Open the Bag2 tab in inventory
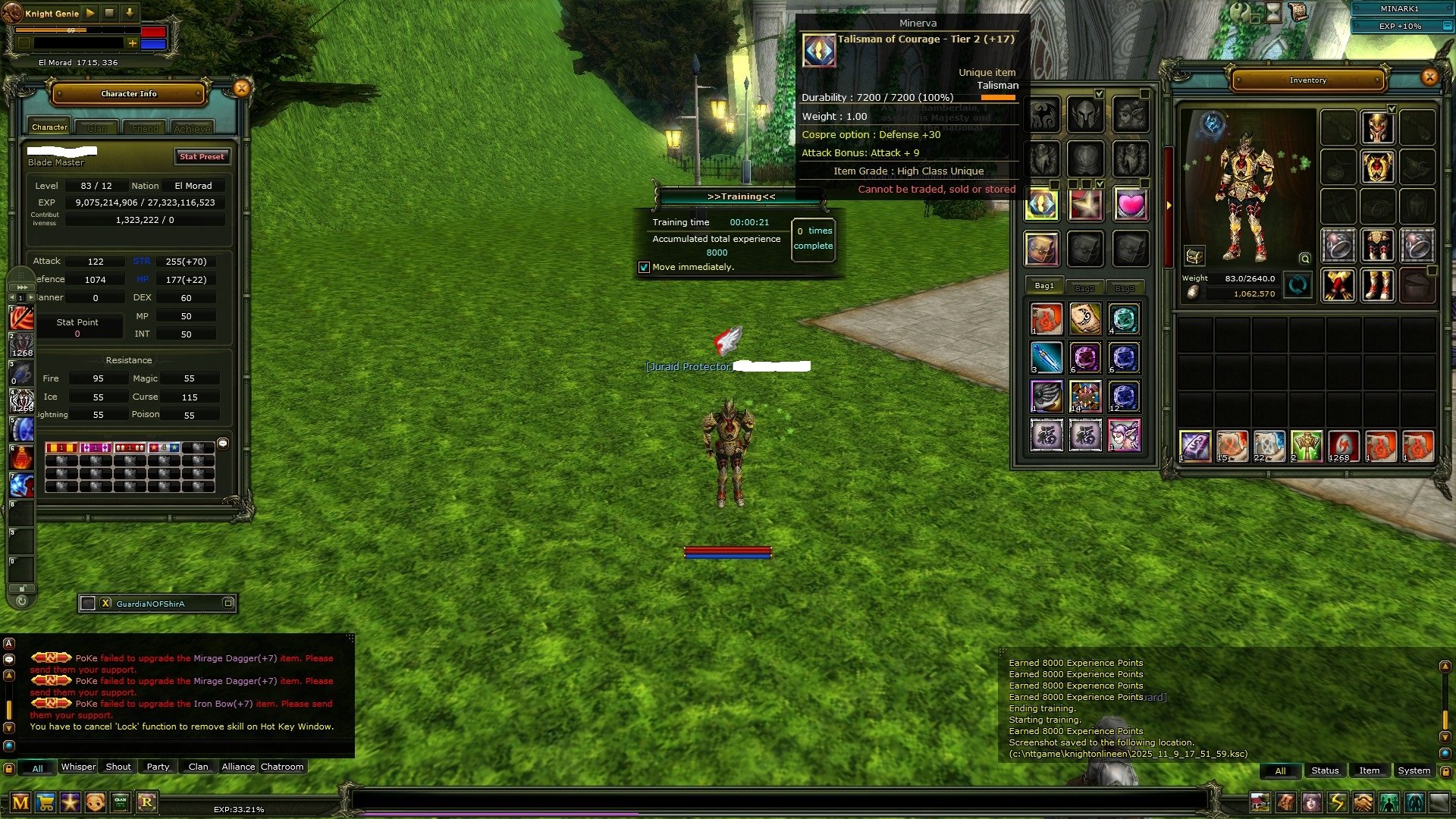The height and width of the screenshot is (819, 1456). 1086,288
